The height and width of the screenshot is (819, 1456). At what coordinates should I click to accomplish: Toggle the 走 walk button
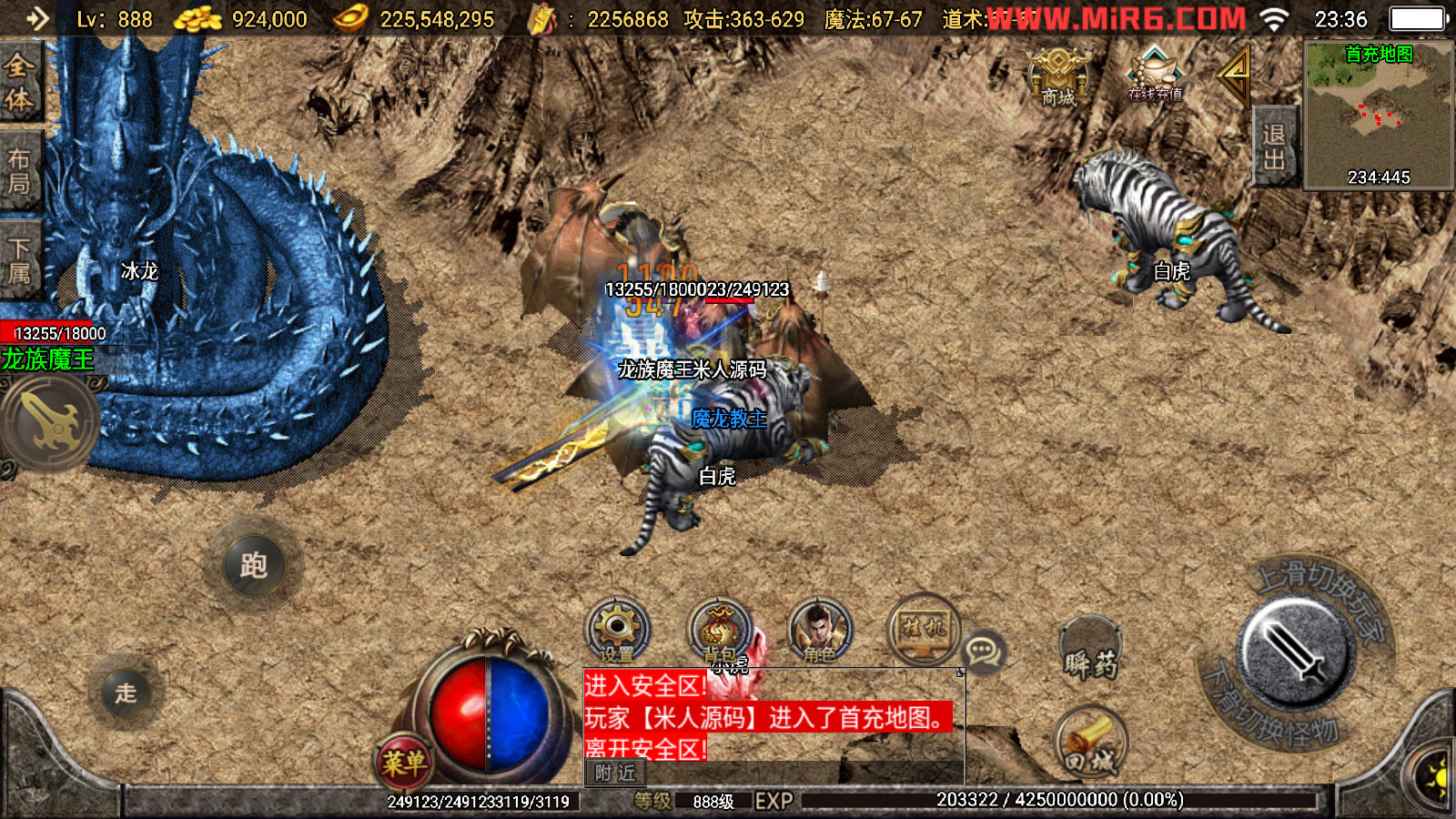[126, 693]
